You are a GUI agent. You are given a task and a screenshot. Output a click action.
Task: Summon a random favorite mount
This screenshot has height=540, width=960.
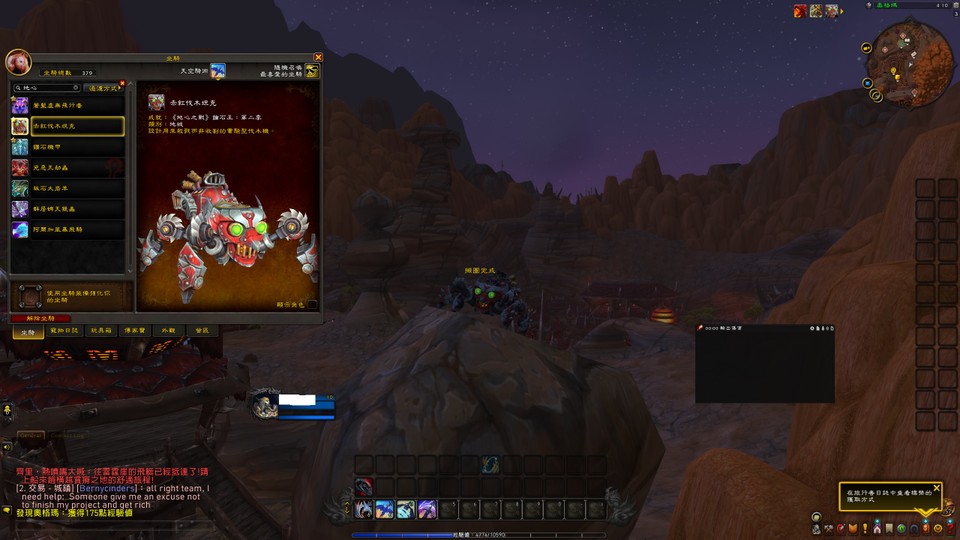click(312, 72)
